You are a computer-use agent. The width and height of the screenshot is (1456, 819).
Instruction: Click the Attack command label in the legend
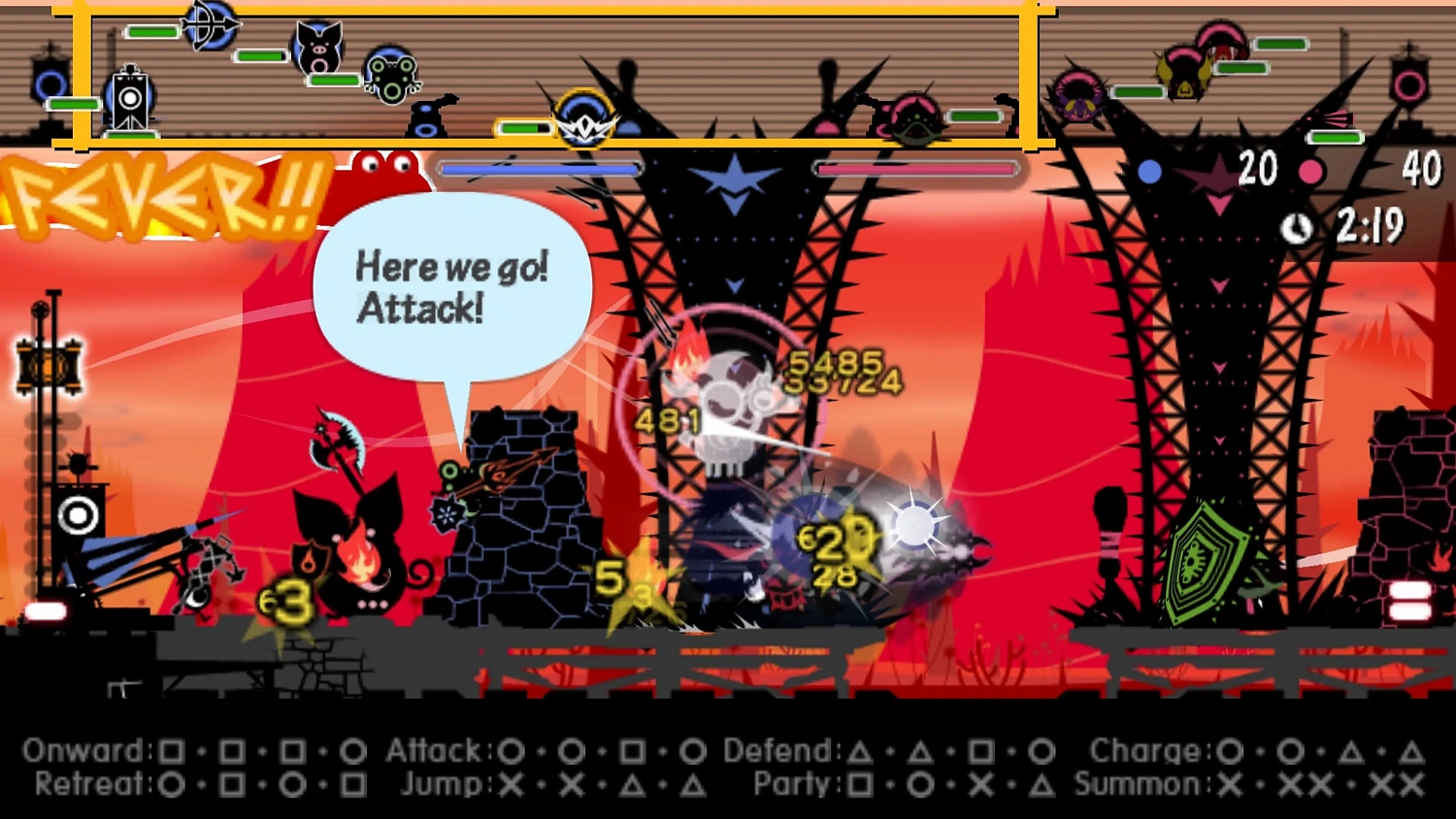(434, 750)
